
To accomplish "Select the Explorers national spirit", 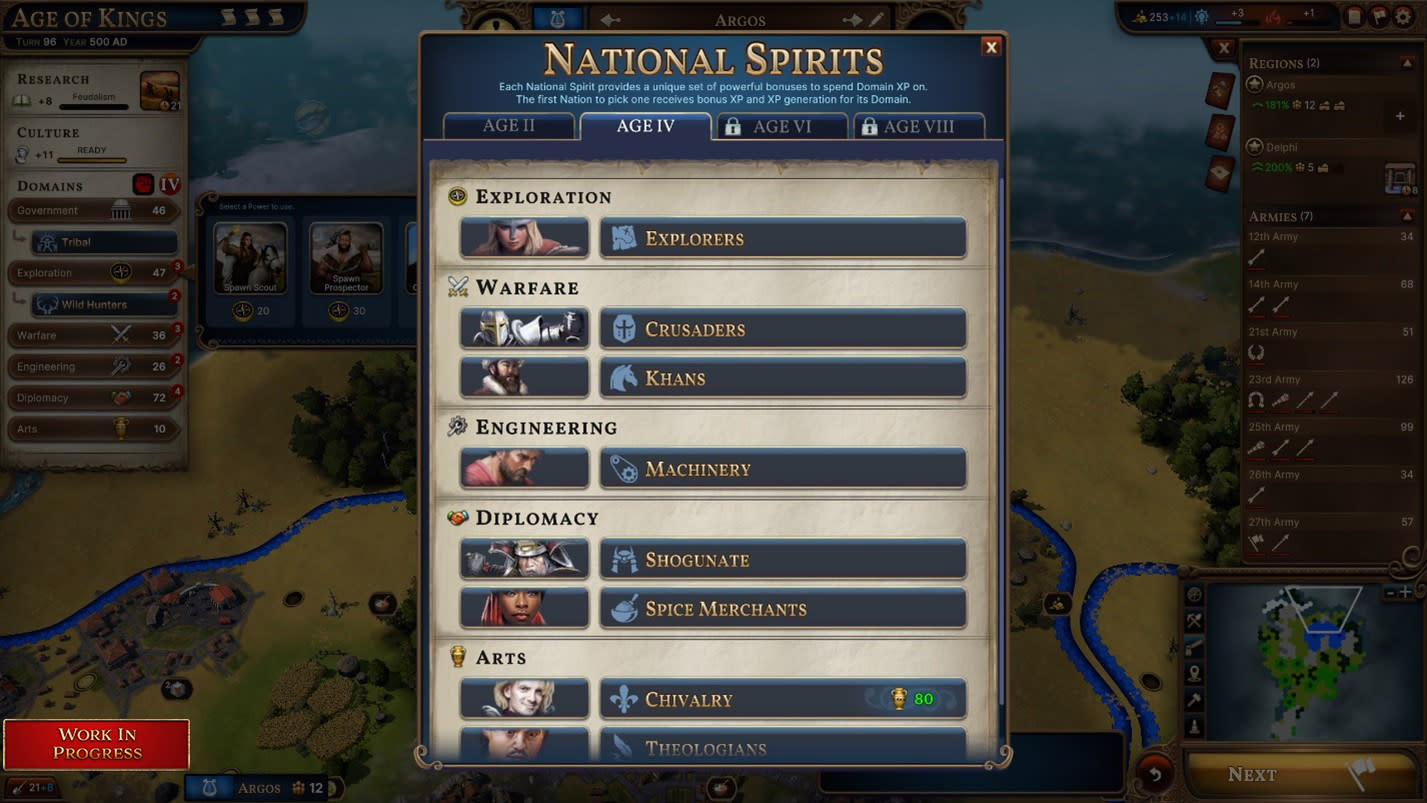I will [x=782, y=239].
